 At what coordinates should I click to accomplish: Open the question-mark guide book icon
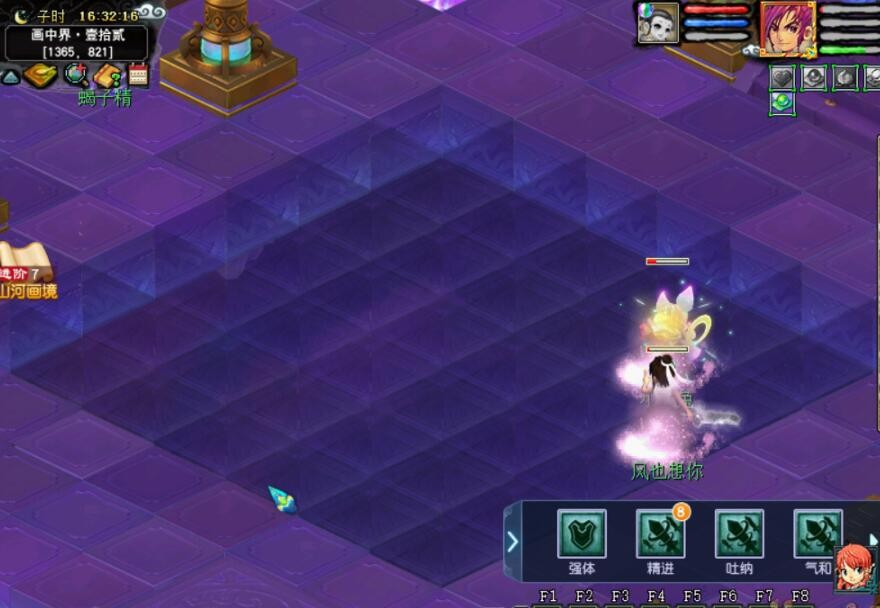click(108, 76)
